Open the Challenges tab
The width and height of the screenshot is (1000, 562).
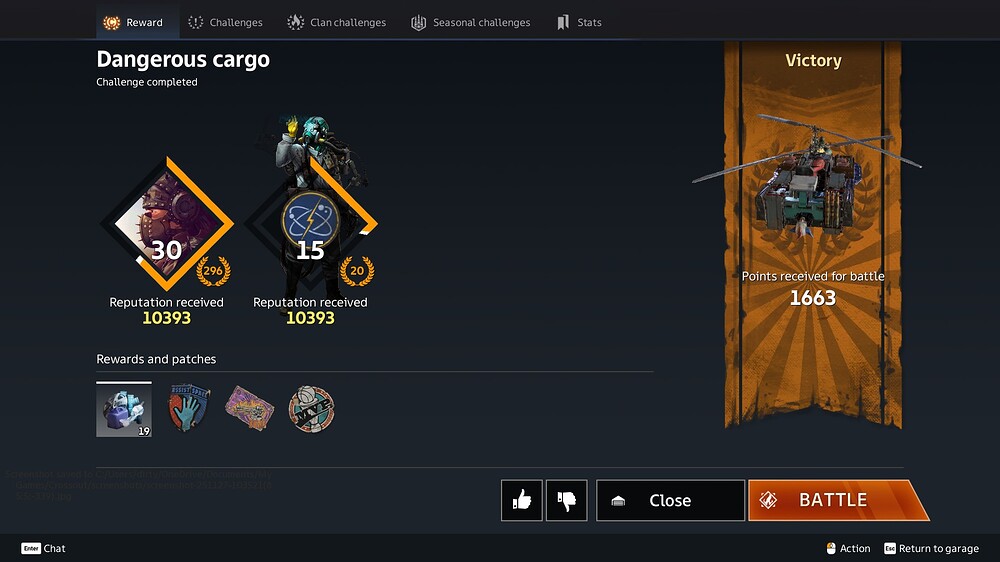pos(225,22)
